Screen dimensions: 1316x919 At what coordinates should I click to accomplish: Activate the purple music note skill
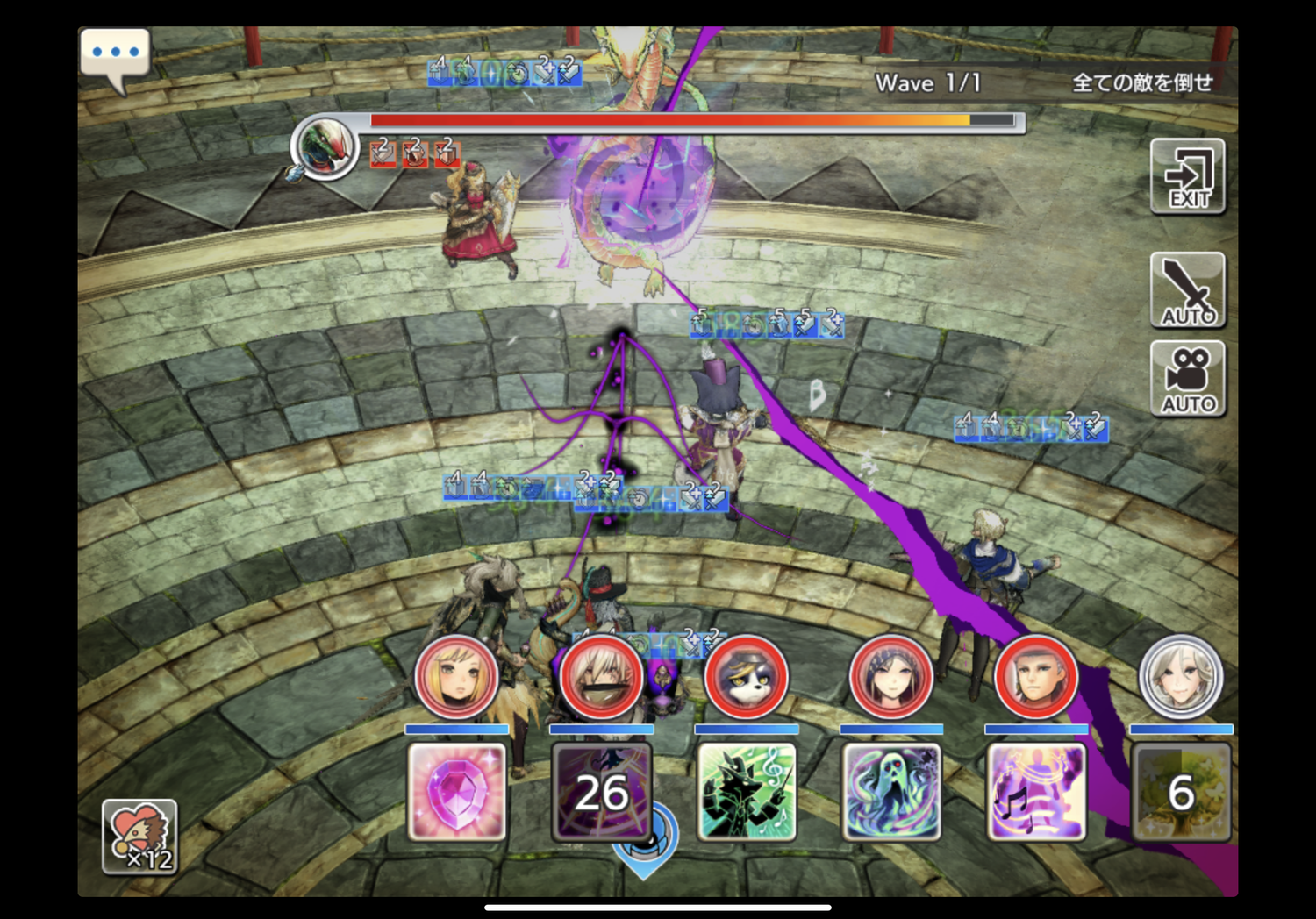(1036, 792)
